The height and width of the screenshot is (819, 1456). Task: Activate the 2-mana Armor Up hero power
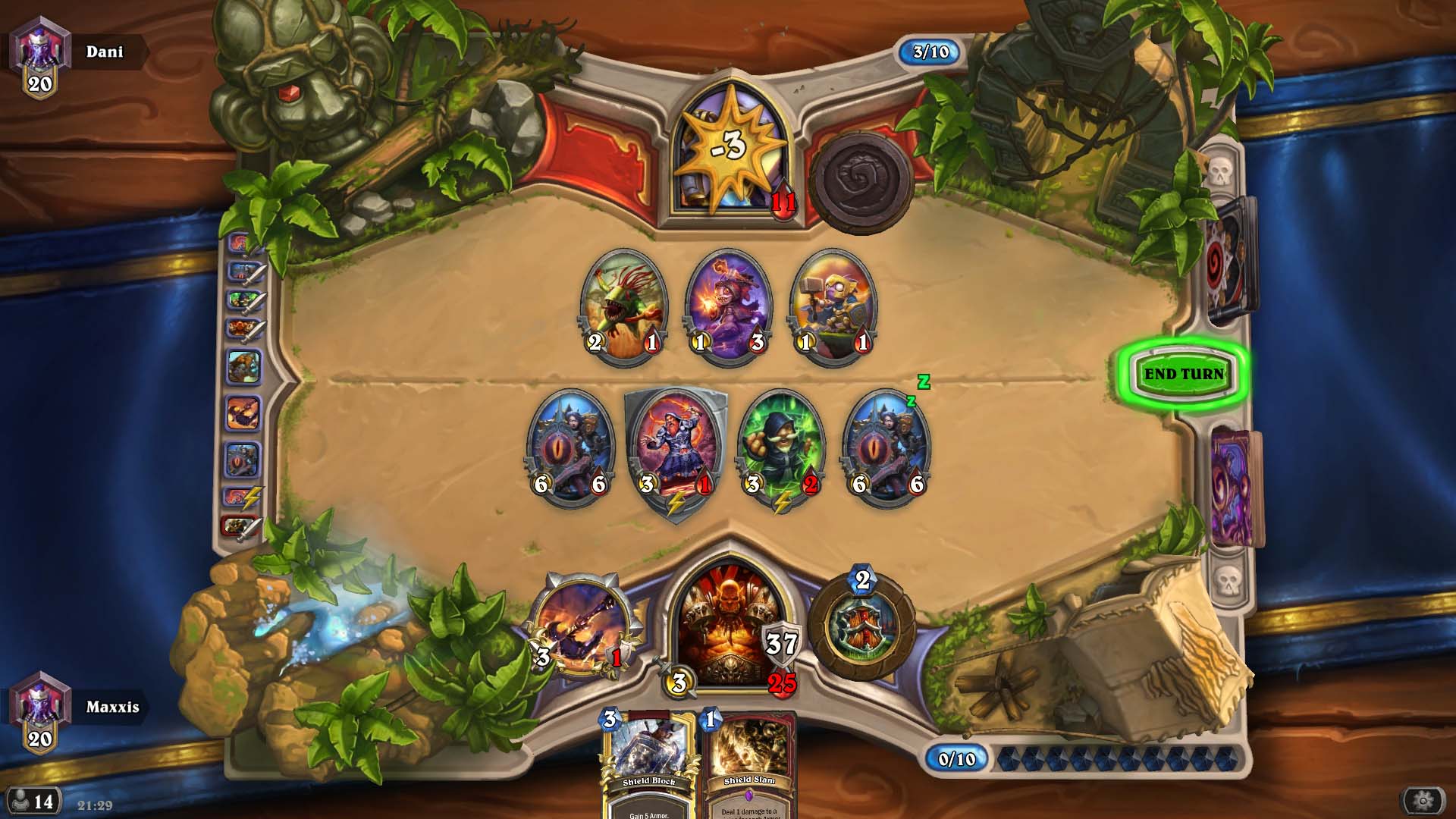[862, 627]
